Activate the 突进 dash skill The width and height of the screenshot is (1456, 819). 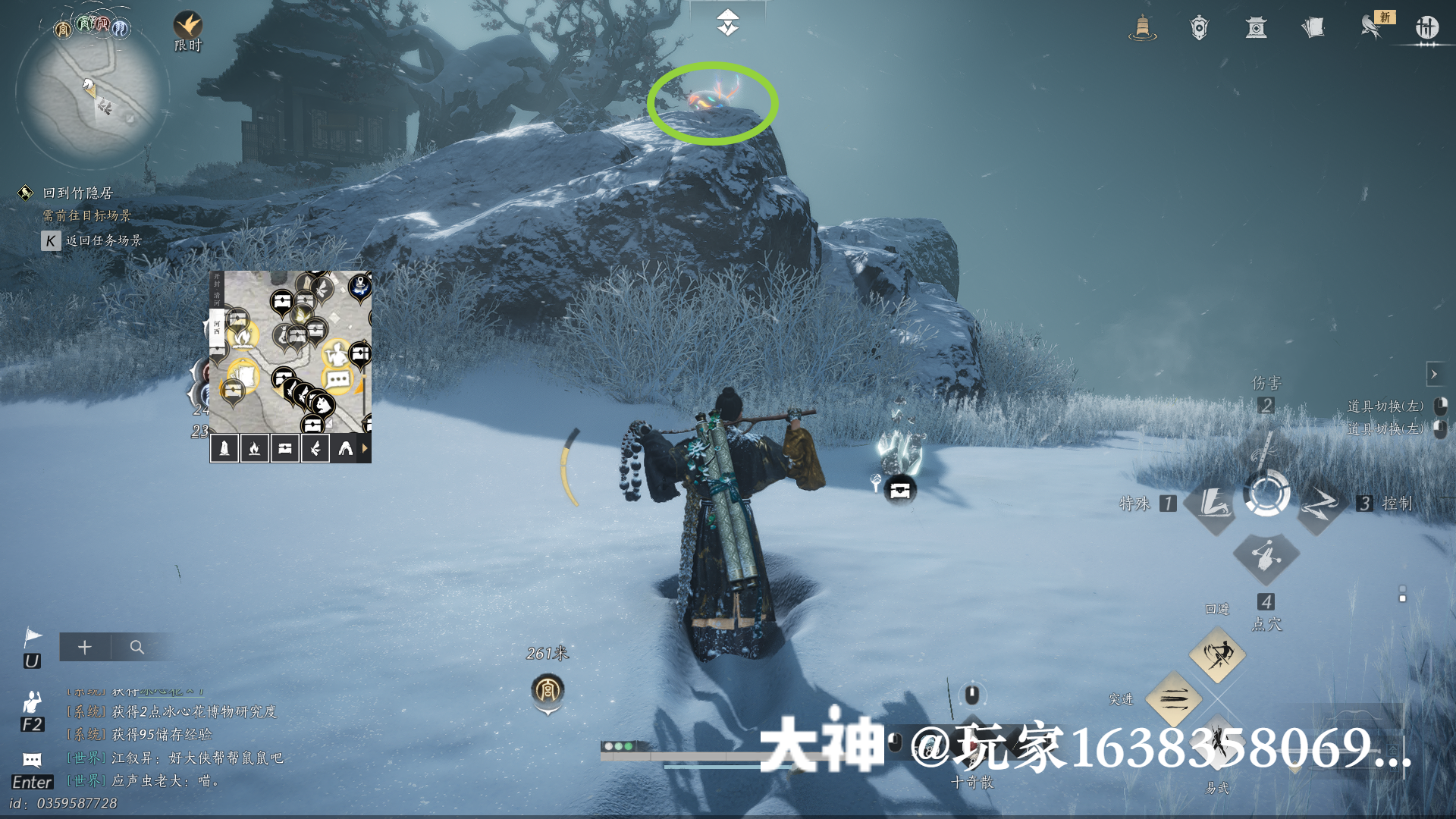coord(1172,698)
